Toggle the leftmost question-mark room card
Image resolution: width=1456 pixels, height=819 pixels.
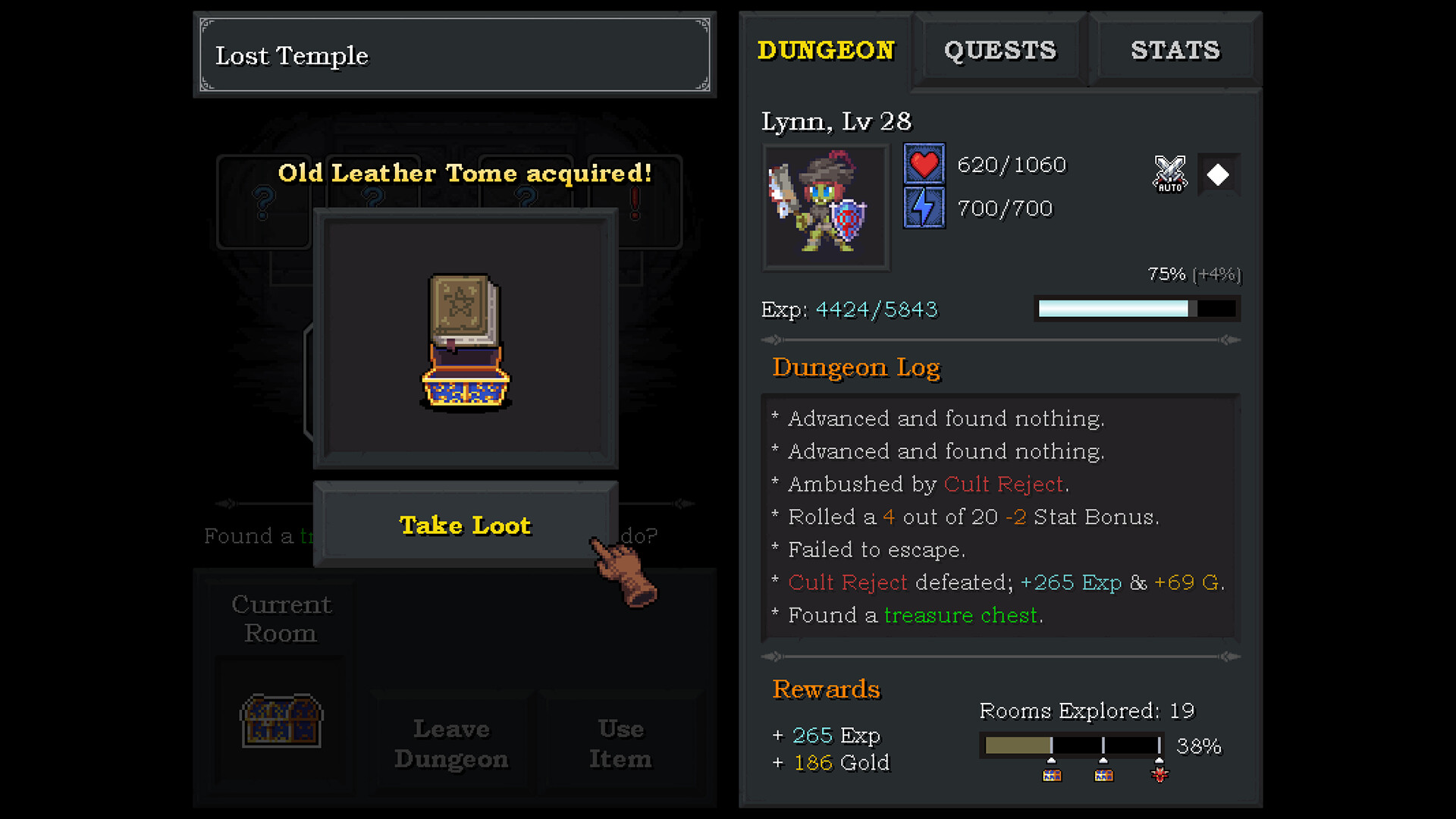[x=262, y=202]
